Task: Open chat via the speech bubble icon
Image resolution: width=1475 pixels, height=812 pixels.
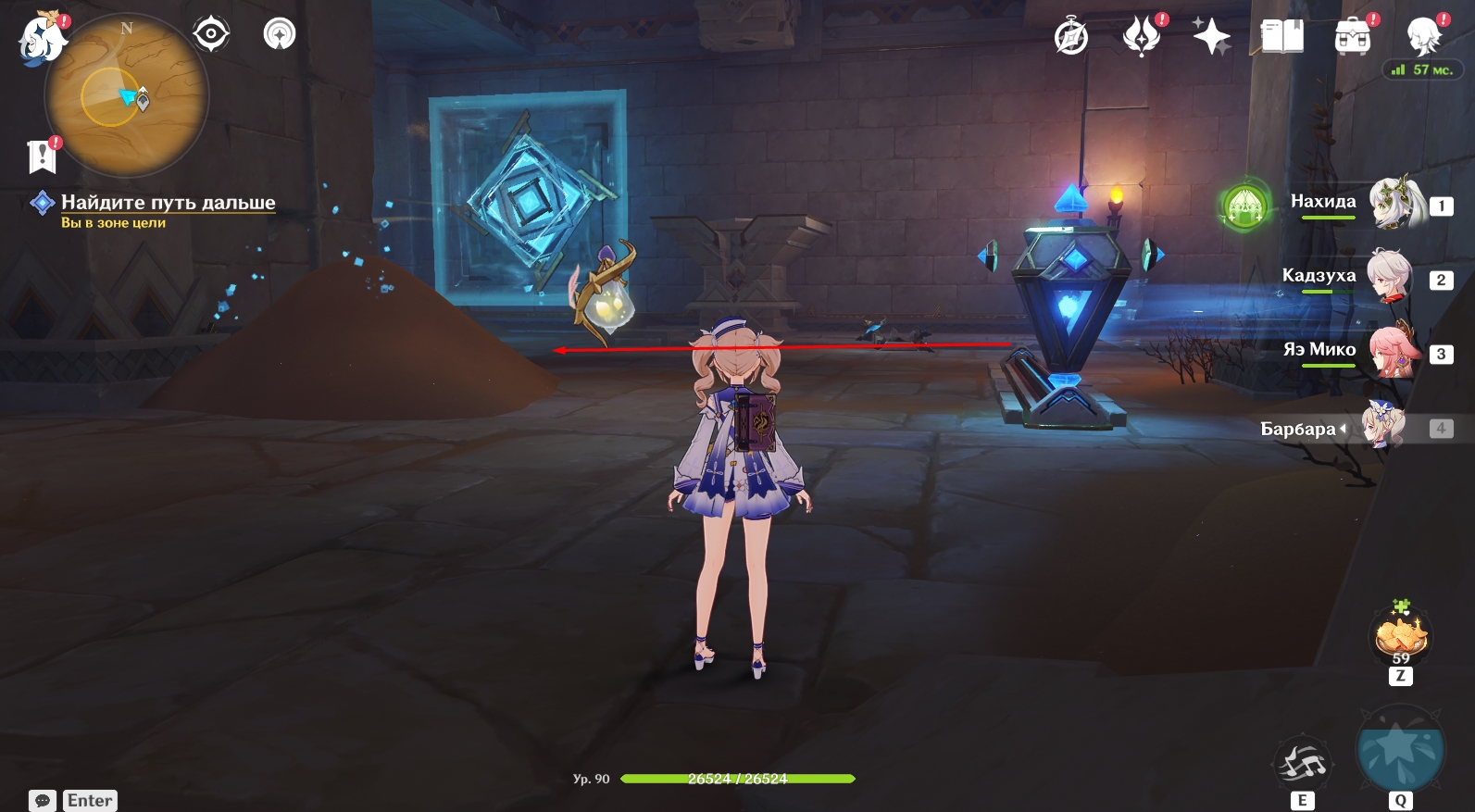Action: (43, 800)
